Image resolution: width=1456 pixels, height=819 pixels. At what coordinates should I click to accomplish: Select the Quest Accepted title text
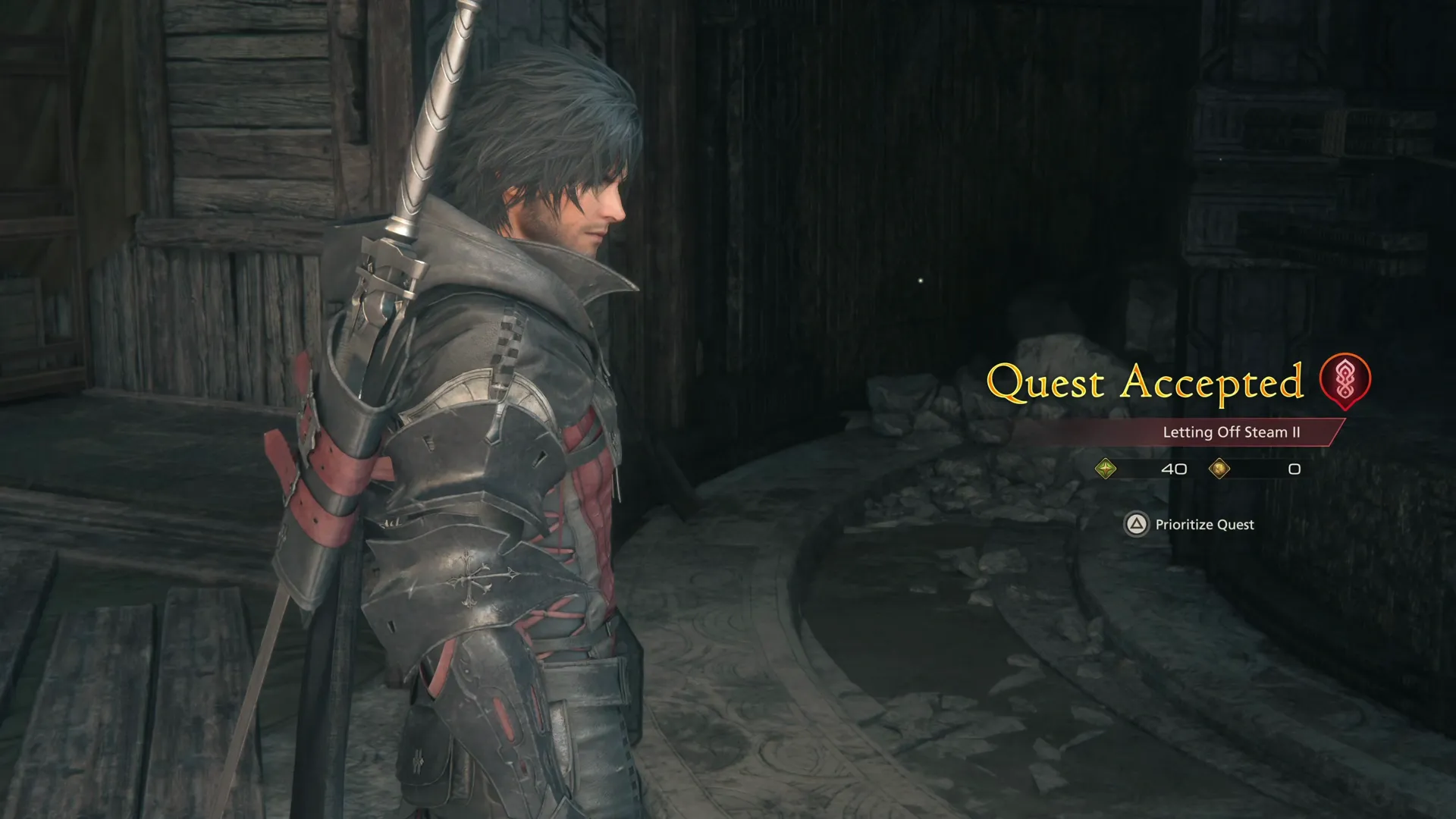click(1145, 383)
